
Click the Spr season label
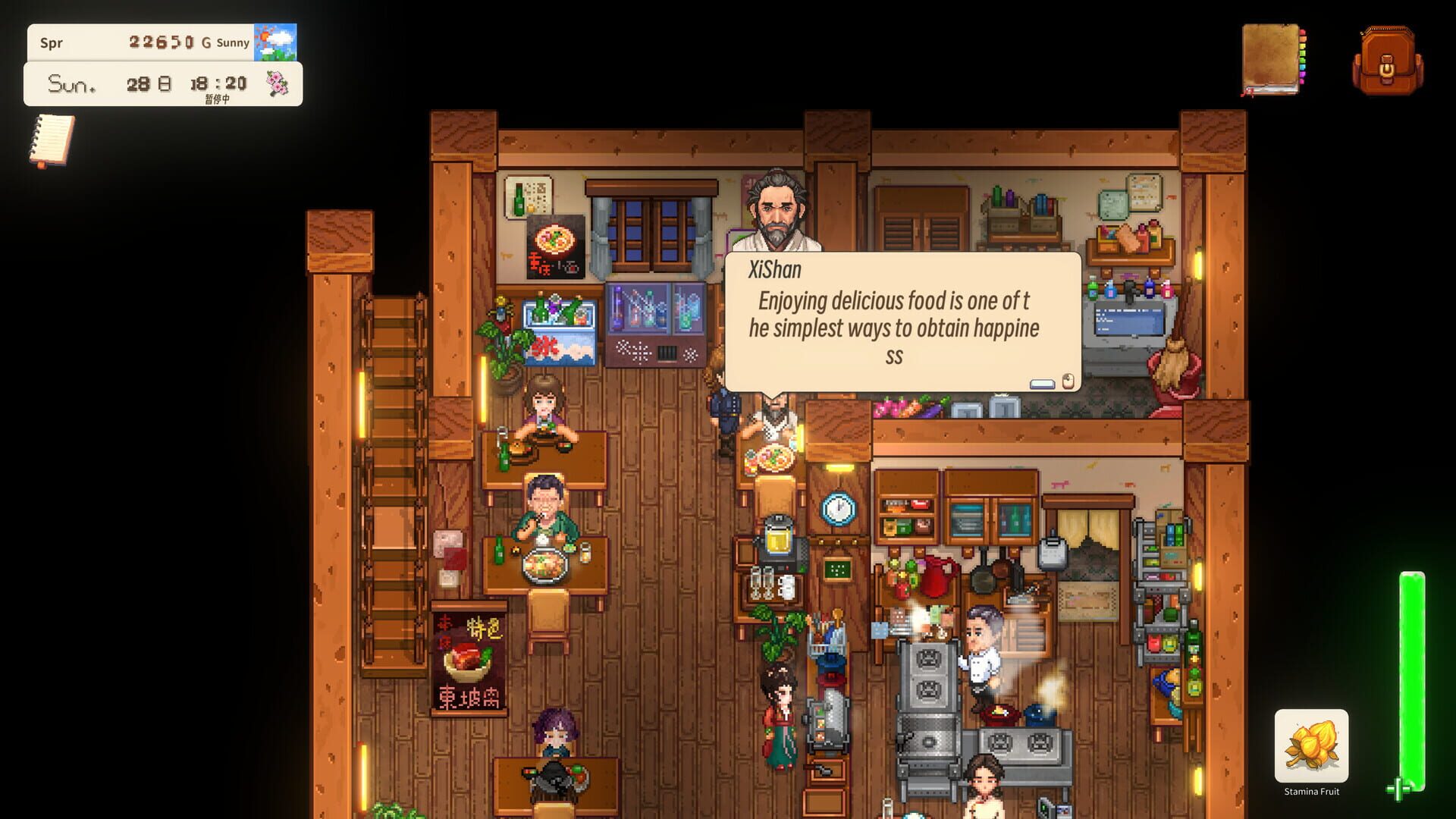pyautogui.click(x=53, y=43)
